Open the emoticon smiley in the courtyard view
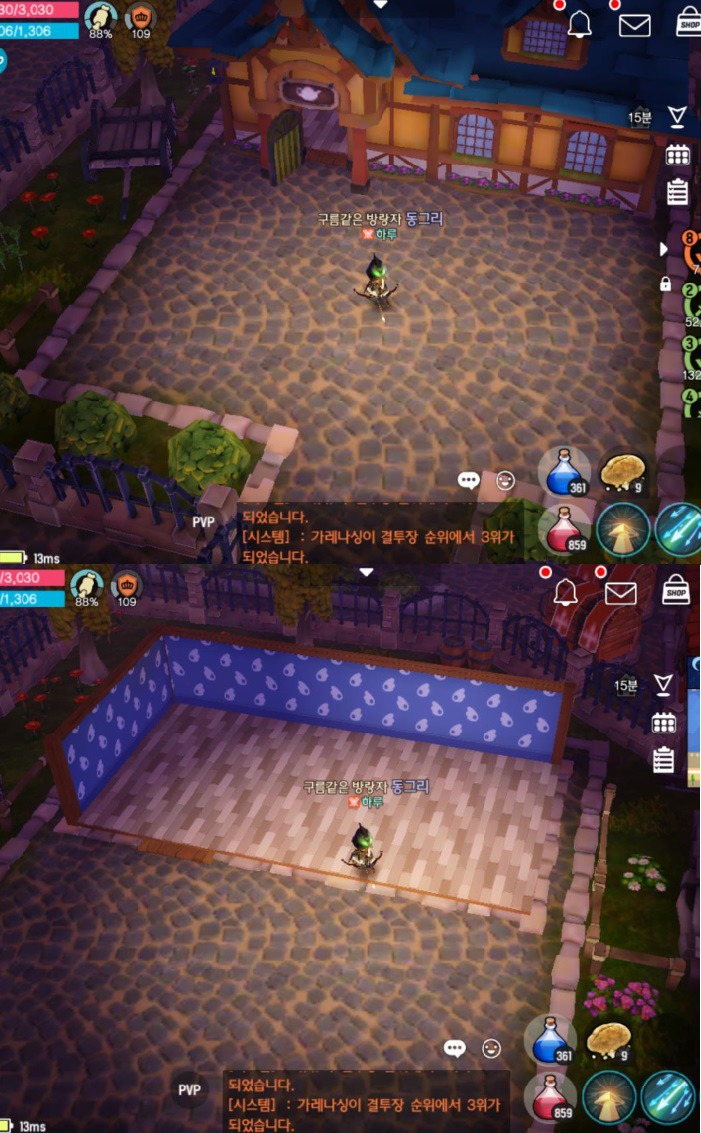 tap(505, 480)
